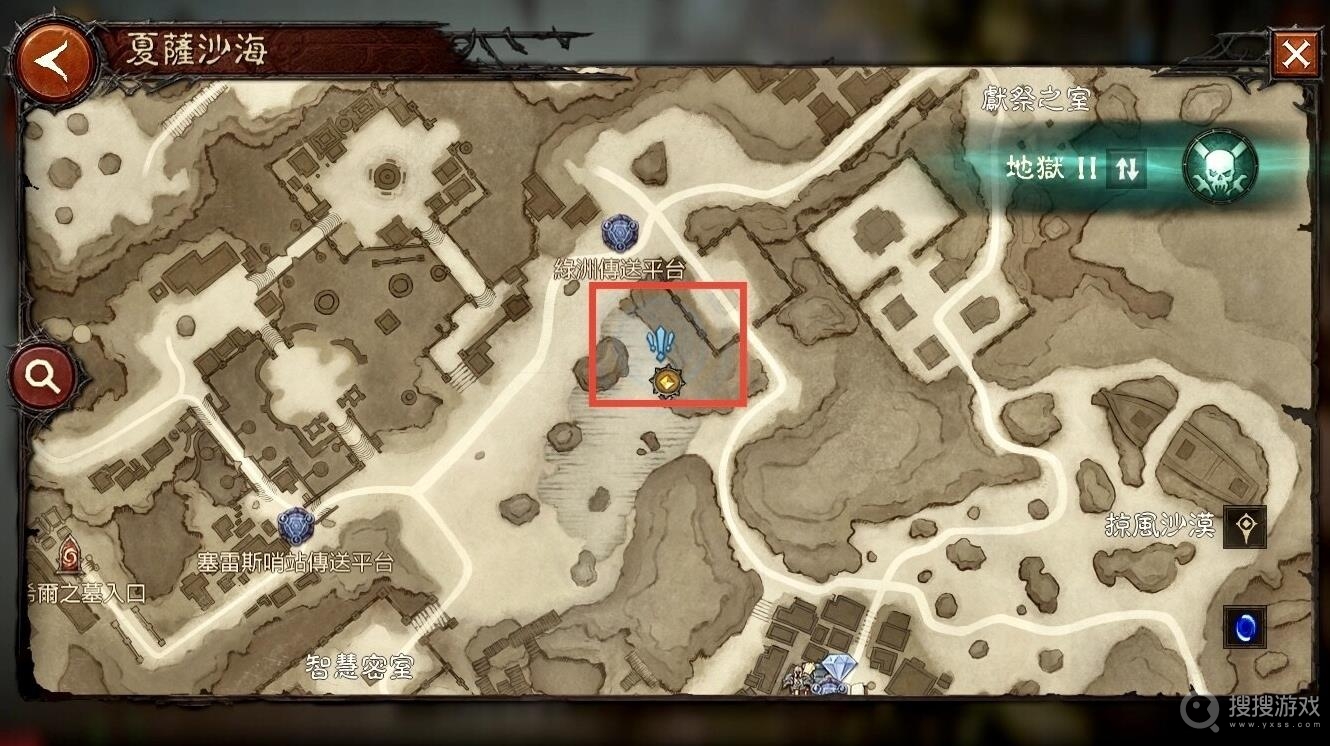Select the 塞雷斯哨站傳送平台 waypoint marker
This screenshot has width=1330, height=746.
(295, 526)
